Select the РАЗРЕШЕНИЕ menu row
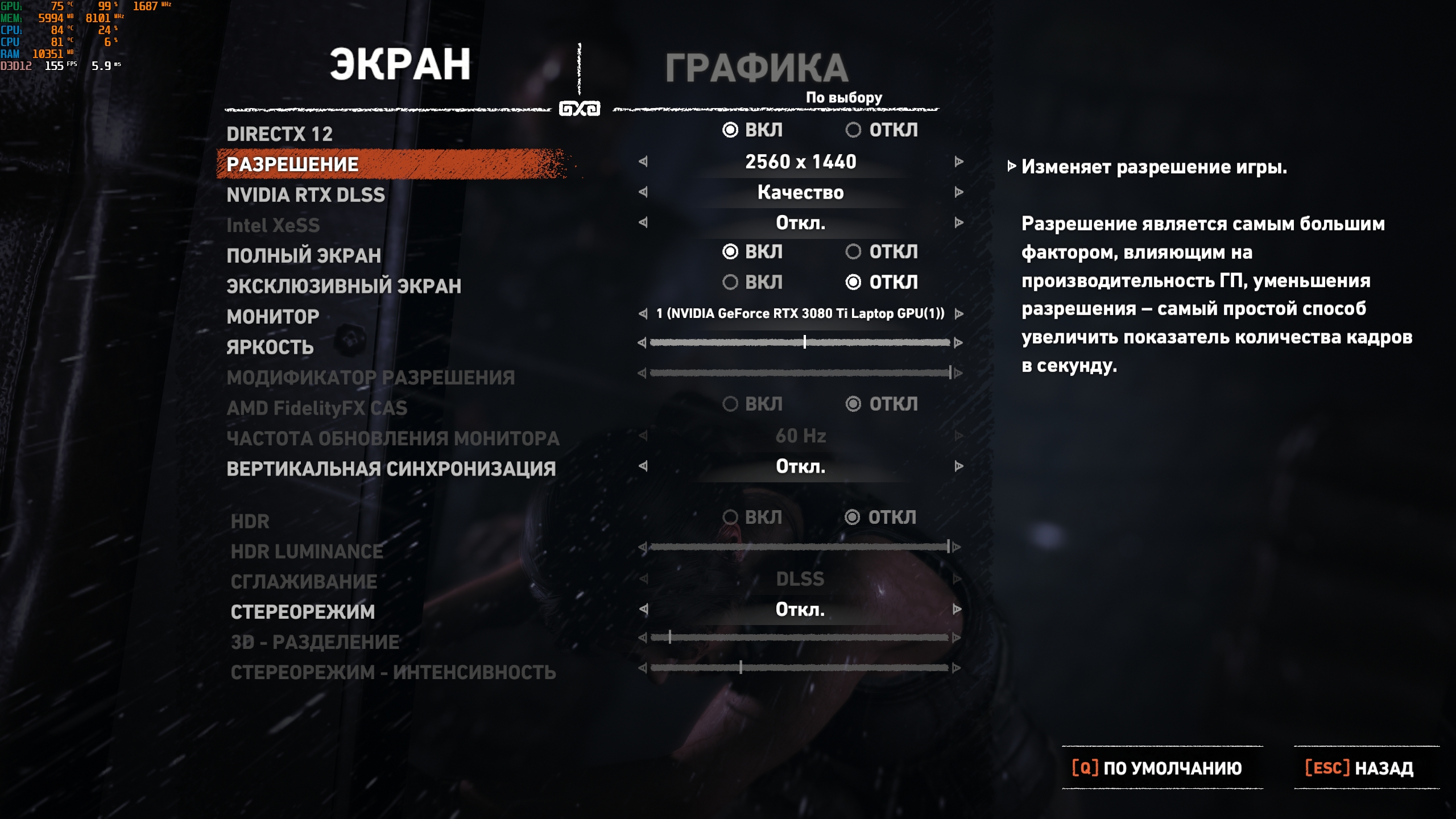This screenshot has height=819, width=1456. [x=292, y=164]
